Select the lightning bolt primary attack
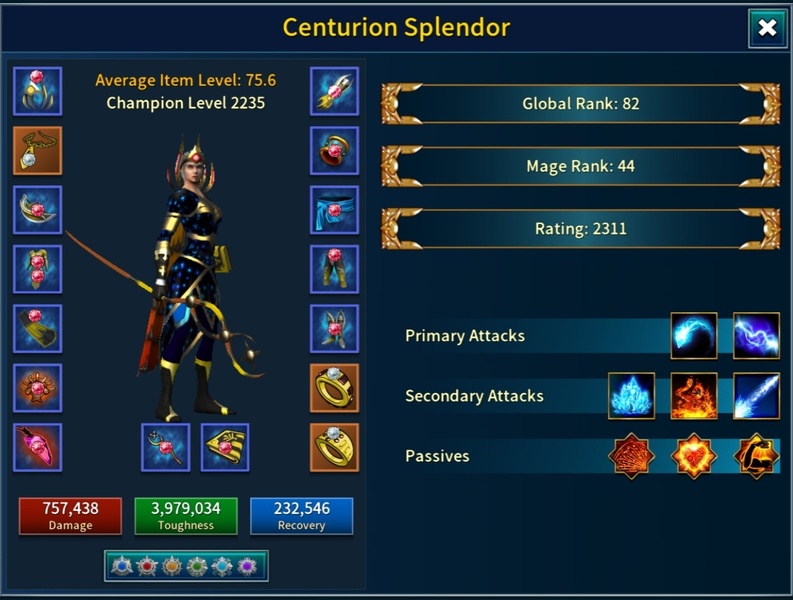793x600 pixels. coord(756,336)
